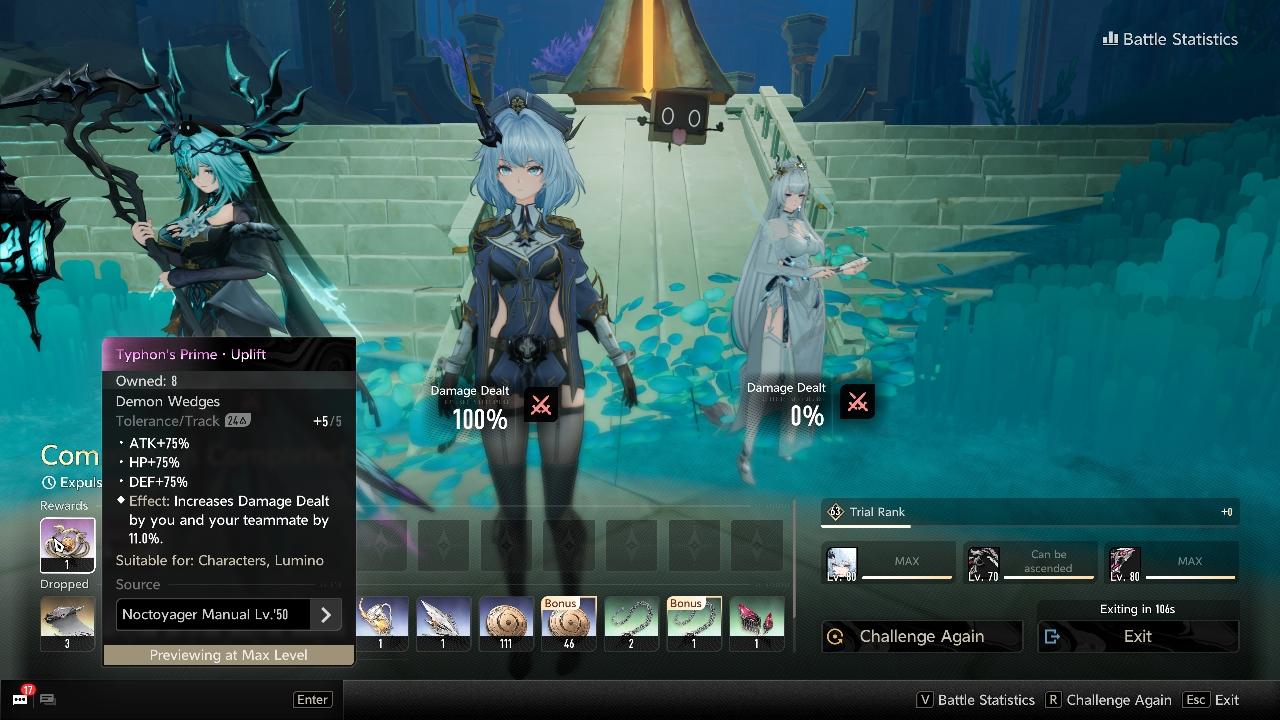Click the damage icon beside 100% Damage Dealt
Image resolution: width=1280 pixels, height=720 pixels.
(541, 405)
